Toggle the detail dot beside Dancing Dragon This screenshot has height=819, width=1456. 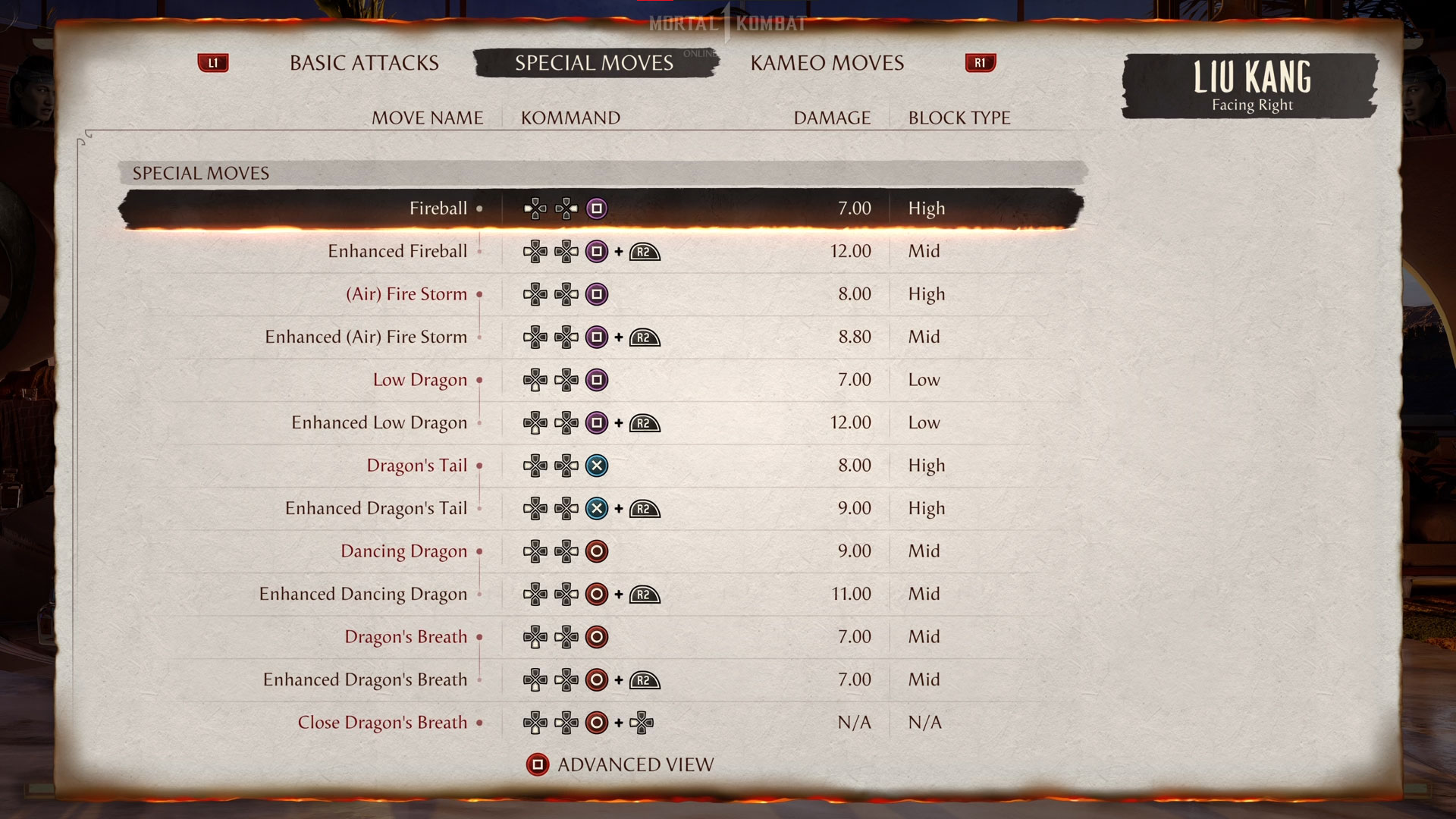coord(479,551)
